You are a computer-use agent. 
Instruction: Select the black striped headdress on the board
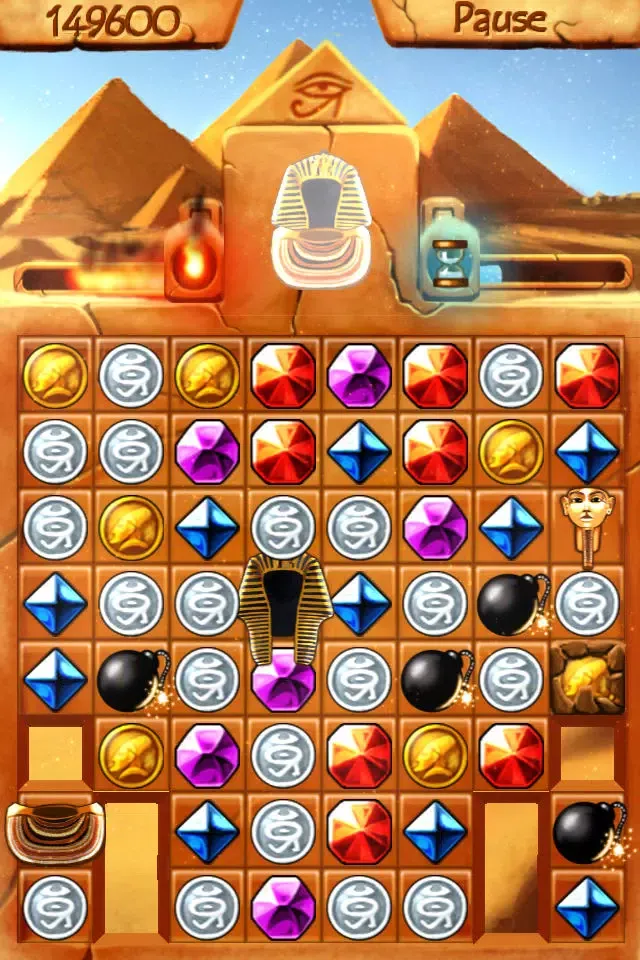tap(283, 607)
